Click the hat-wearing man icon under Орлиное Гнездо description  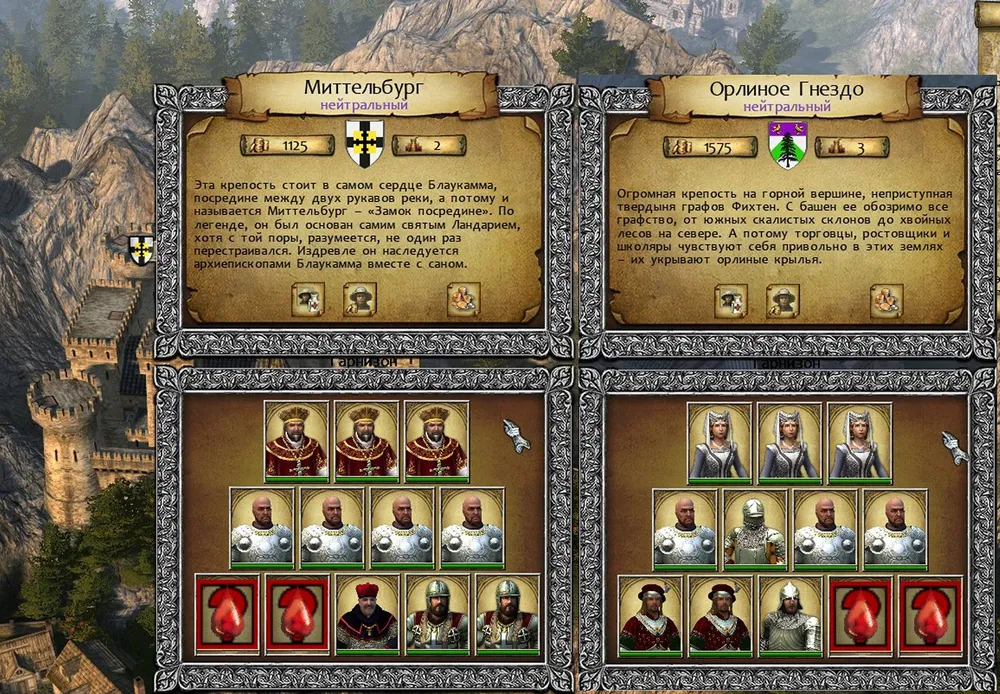[783, 300]
